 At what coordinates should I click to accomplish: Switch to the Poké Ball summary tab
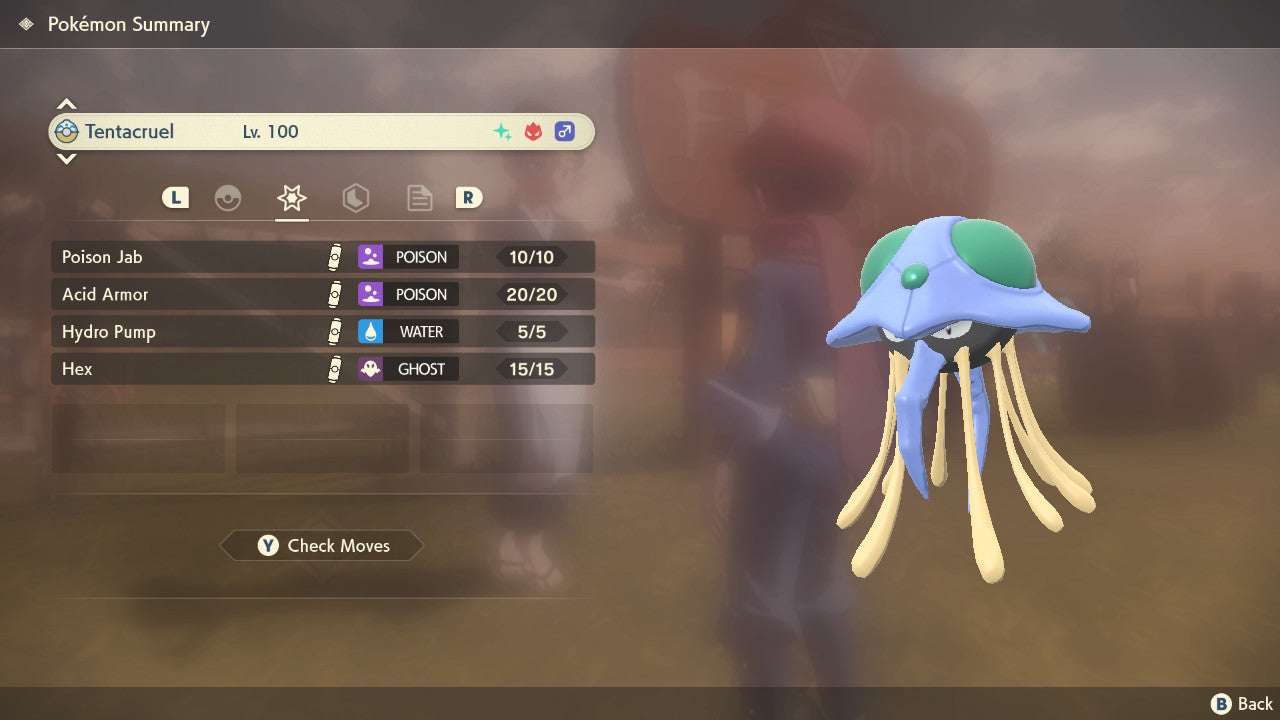click(x=228, y=198)
